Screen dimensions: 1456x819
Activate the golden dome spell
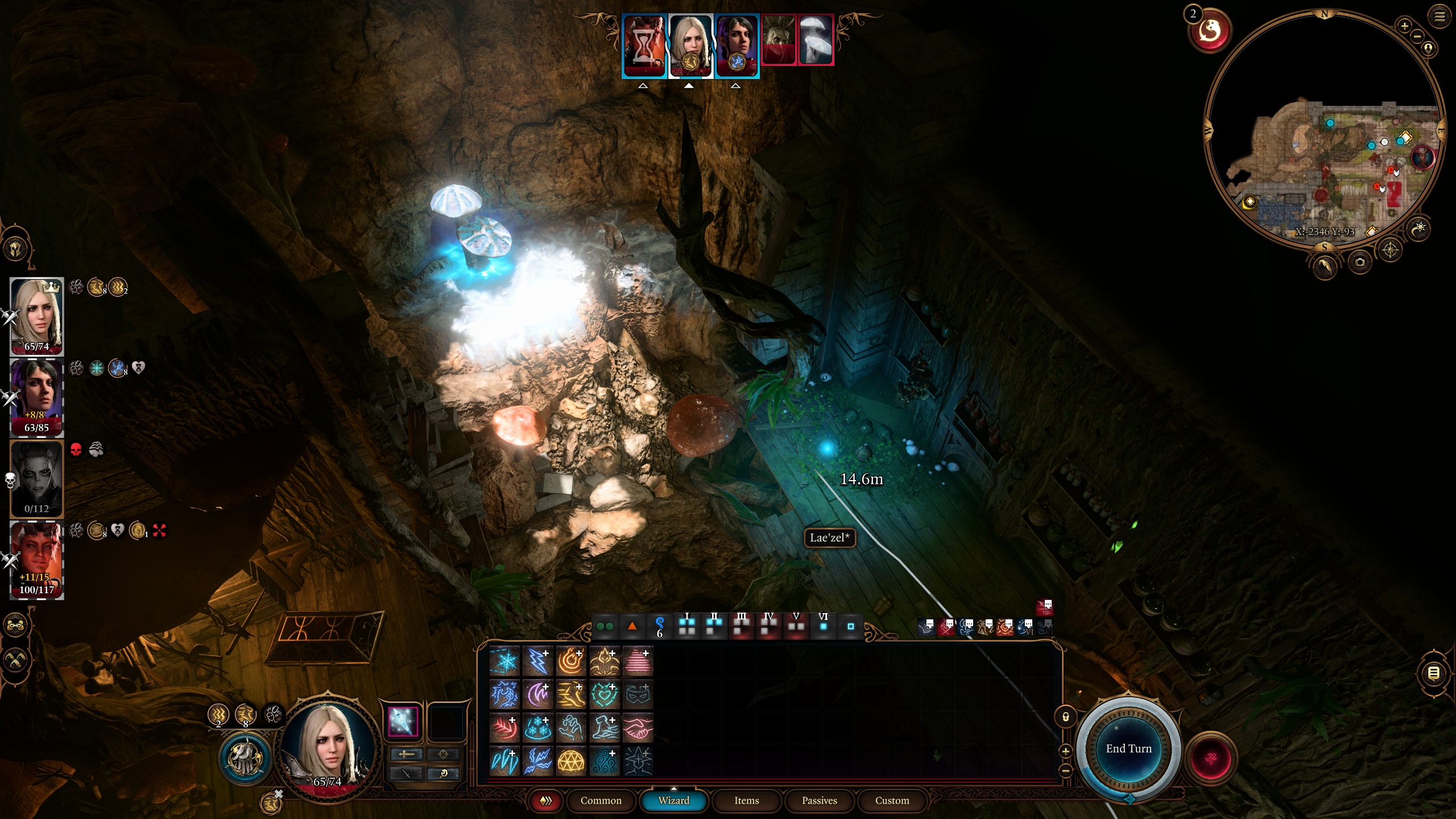pos(570,761)
